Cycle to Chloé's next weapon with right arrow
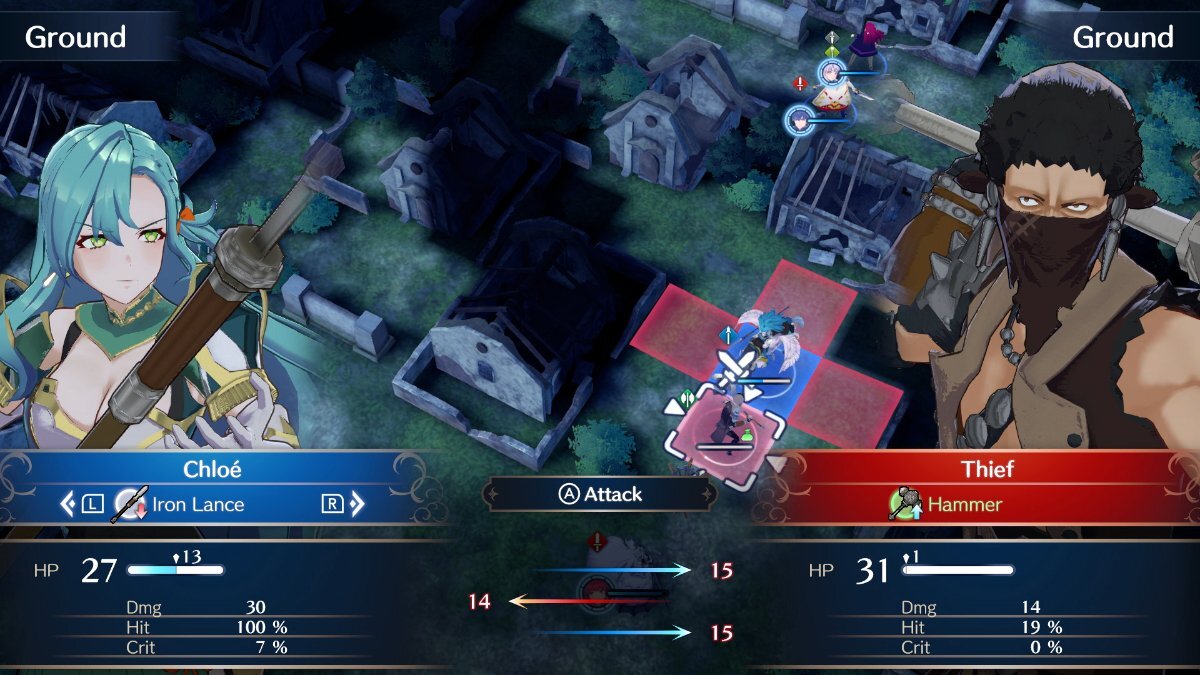This screenshot has height=675, width=1200. coord(356,504)
